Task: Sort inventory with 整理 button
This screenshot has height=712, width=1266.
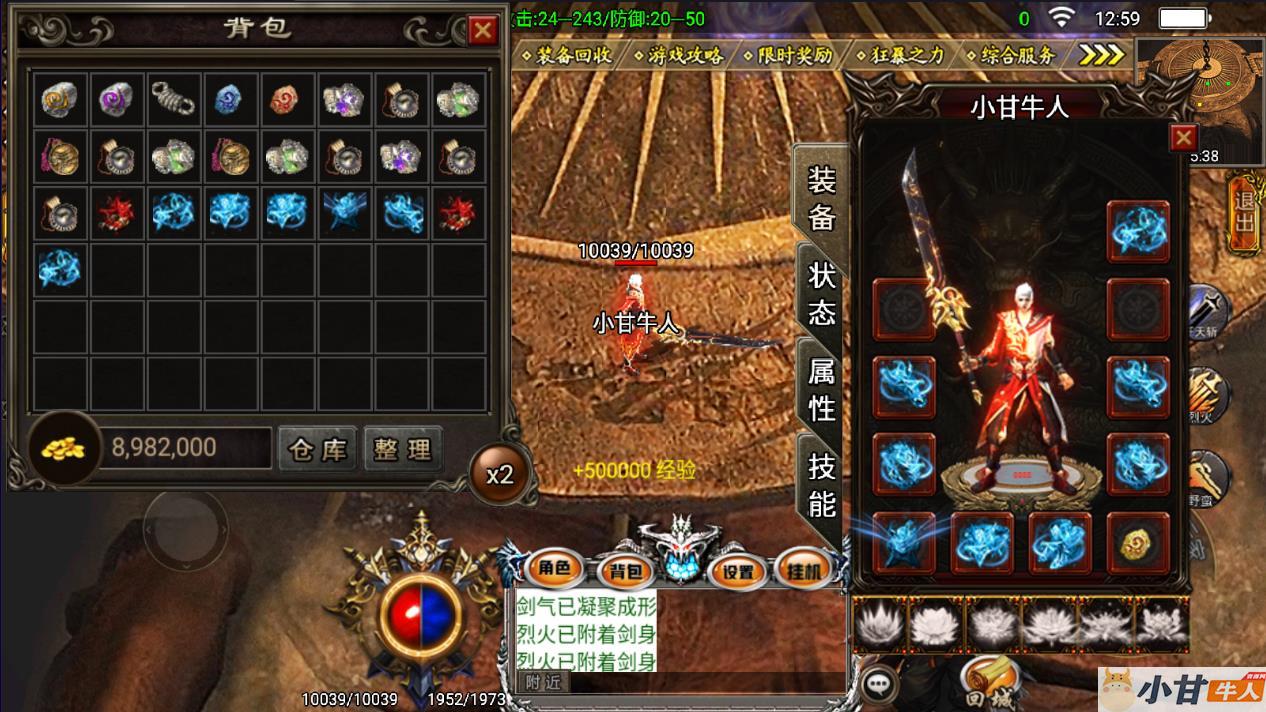Action: 401,449
